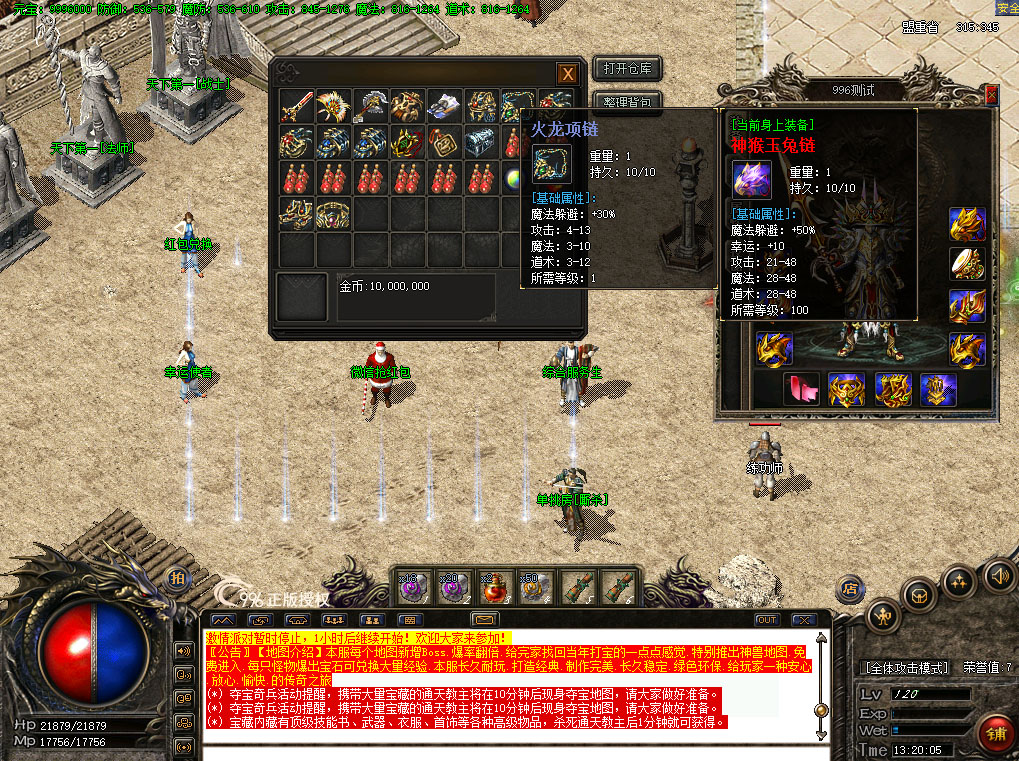This screenshot has width=1019, height=761.
Task: Choose the silver treasure chest item
Action: [x=481, y=142]
